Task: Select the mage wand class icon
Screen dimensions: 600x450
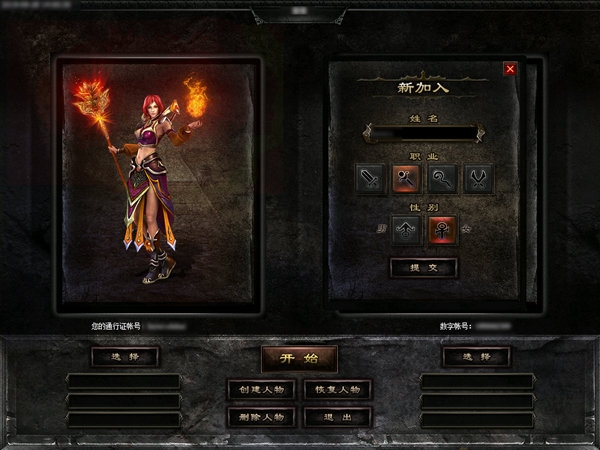Action: (406, 179)
